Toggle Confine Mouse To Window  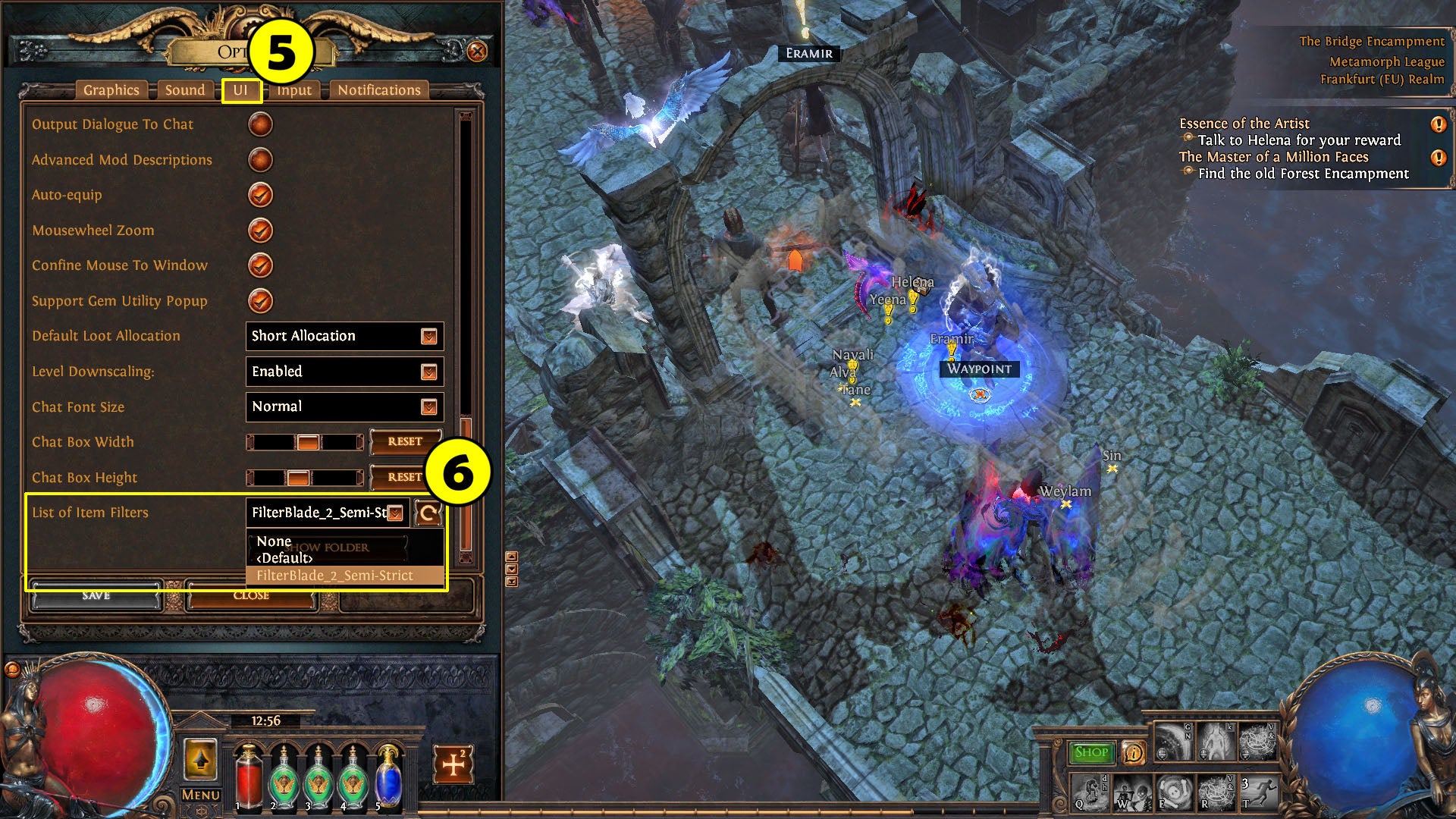coord(260,265)
